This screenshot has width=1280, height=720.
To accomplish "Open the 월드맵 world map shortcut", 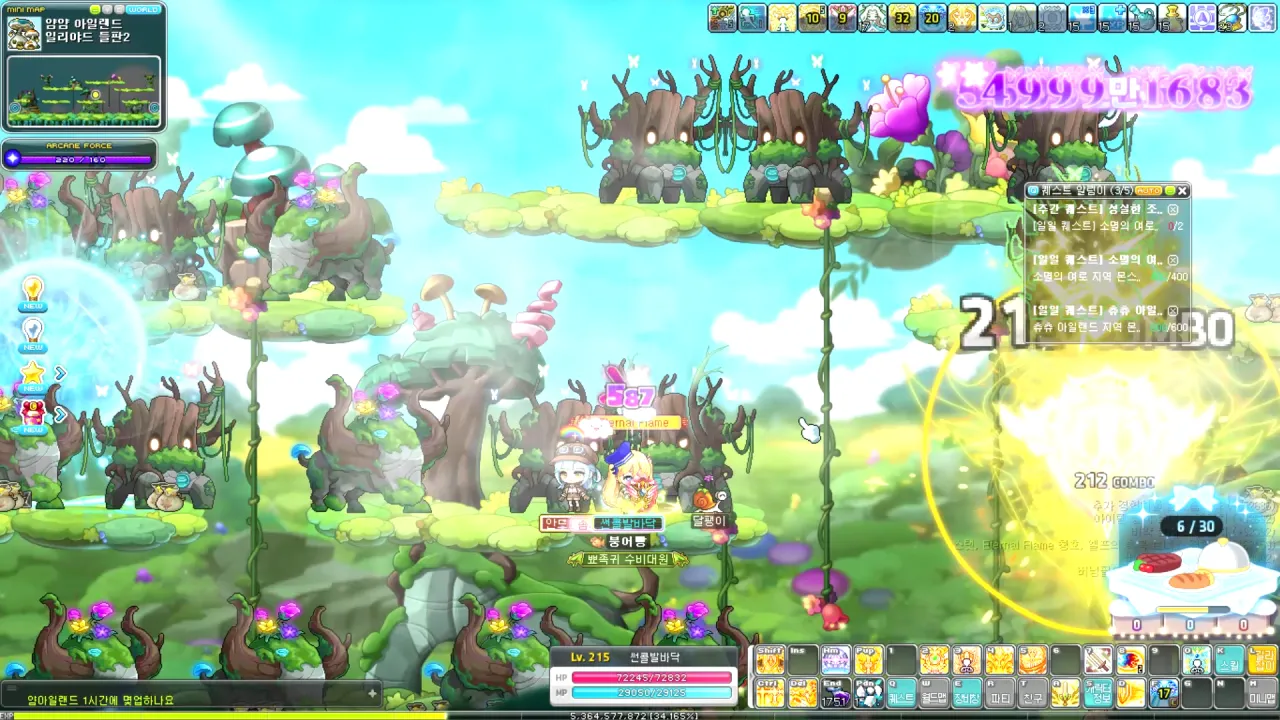I will 934,691.
